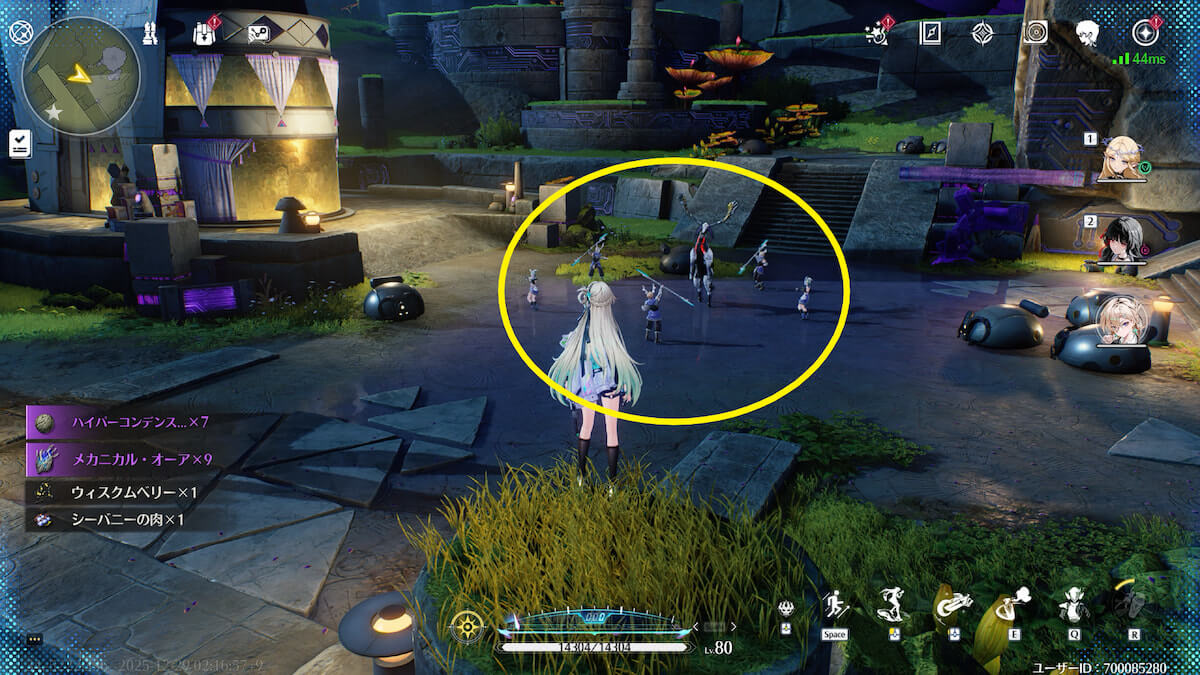1200x675 pixels.
Task: Click the globe icon above the minimap
Action: pos(20,31)
